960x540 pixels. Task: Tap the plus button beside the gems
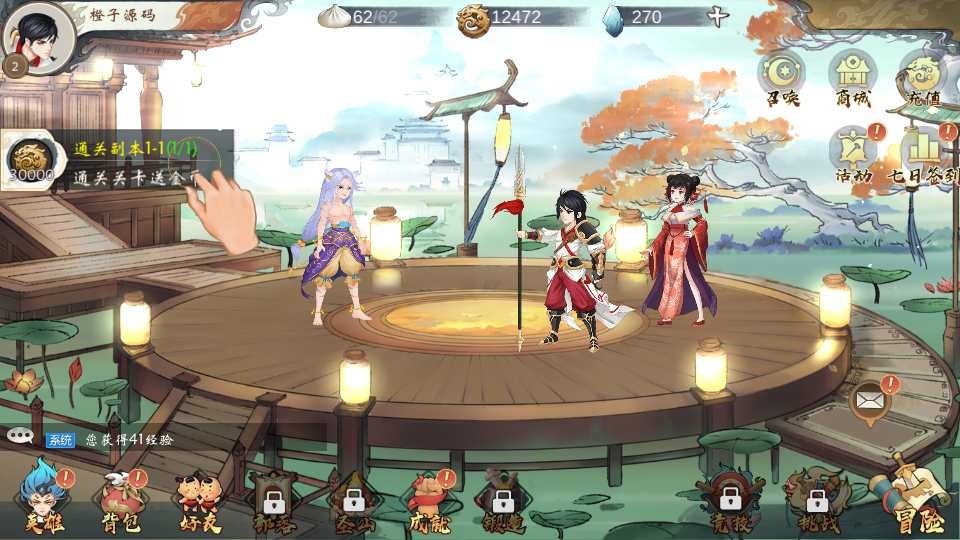coord(717,17)
